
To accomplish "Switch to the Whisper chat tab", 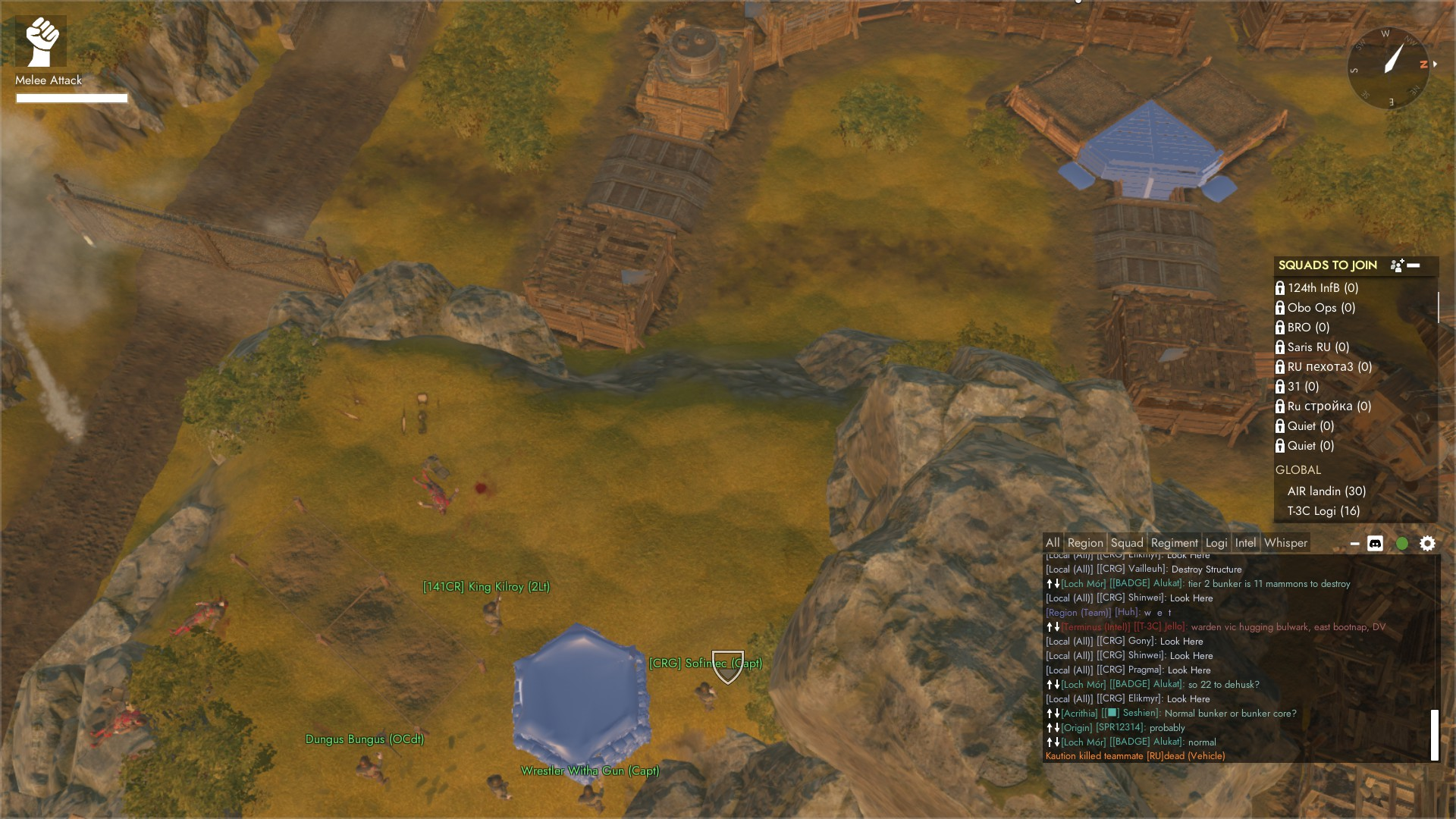I will click(1285, 543).
